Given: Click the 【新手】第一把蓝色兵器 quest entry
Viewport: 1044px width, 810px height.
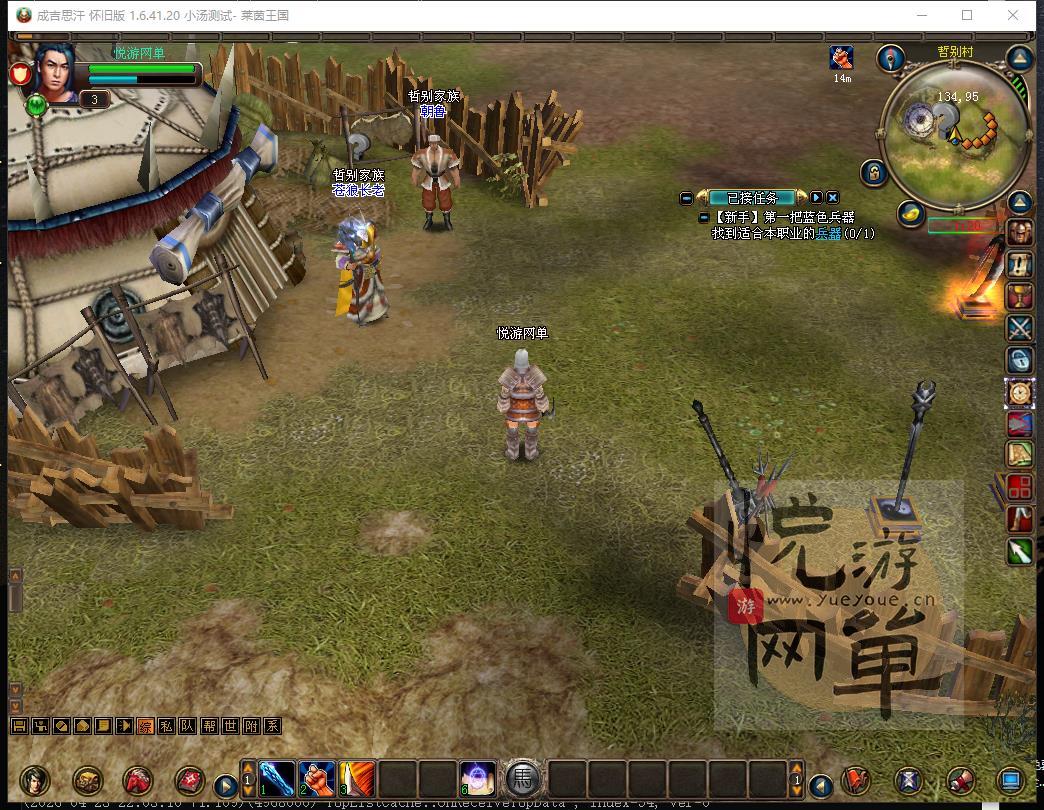Looking at the screenshot, I should coord(784,217).
